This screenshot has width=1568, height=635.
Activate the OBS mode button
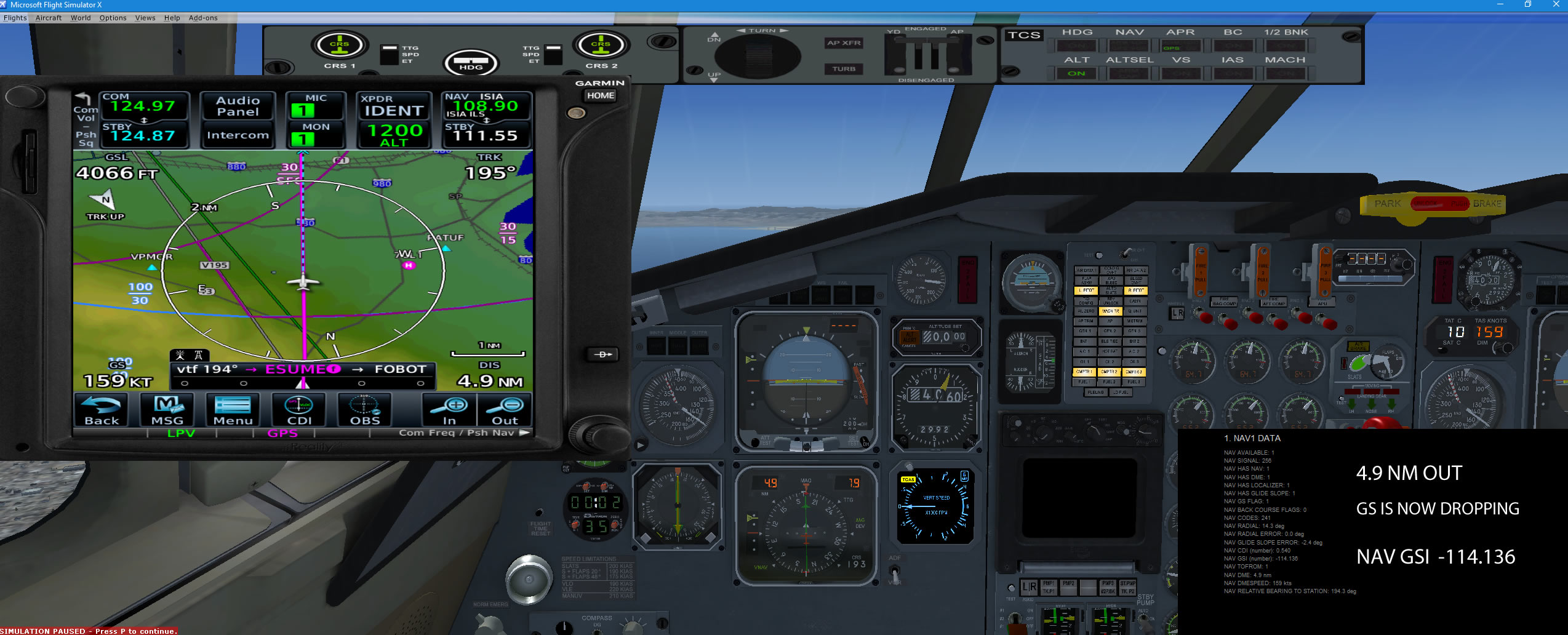pyautogui.click(x=365, y=410)
